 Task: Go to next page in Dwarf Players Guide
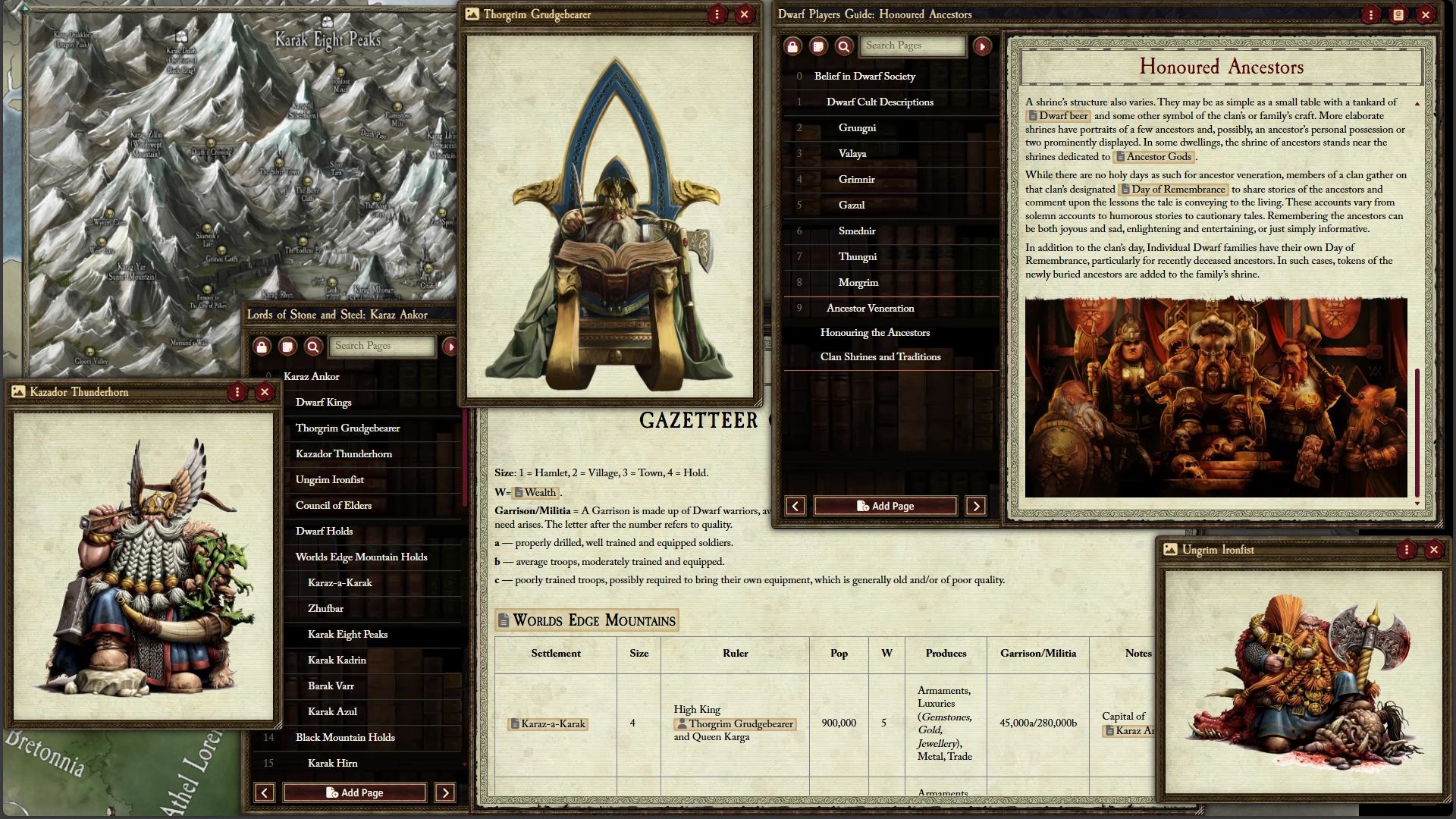pyautogui.click(x=976, y=506)
